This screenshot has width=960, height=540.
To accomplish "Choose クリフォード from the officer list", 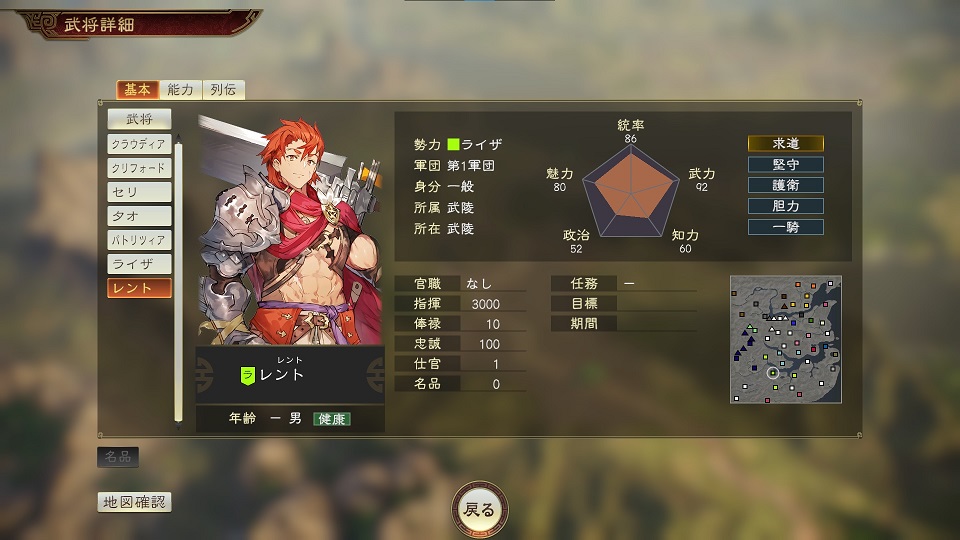I will click(139, 168).
